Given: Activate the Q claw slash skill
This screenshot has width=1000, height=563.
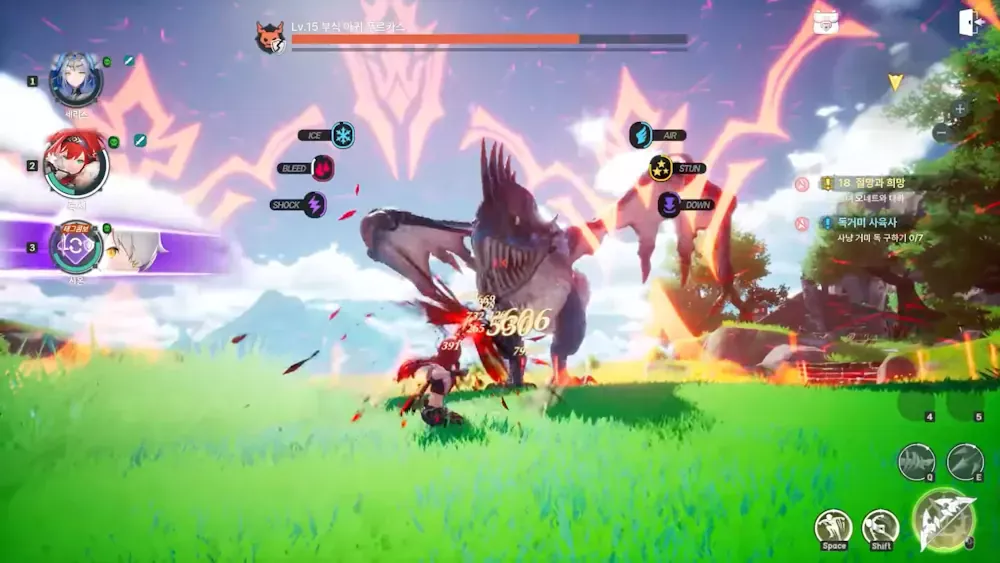Looking at the screenshot, I should point(916,461).
